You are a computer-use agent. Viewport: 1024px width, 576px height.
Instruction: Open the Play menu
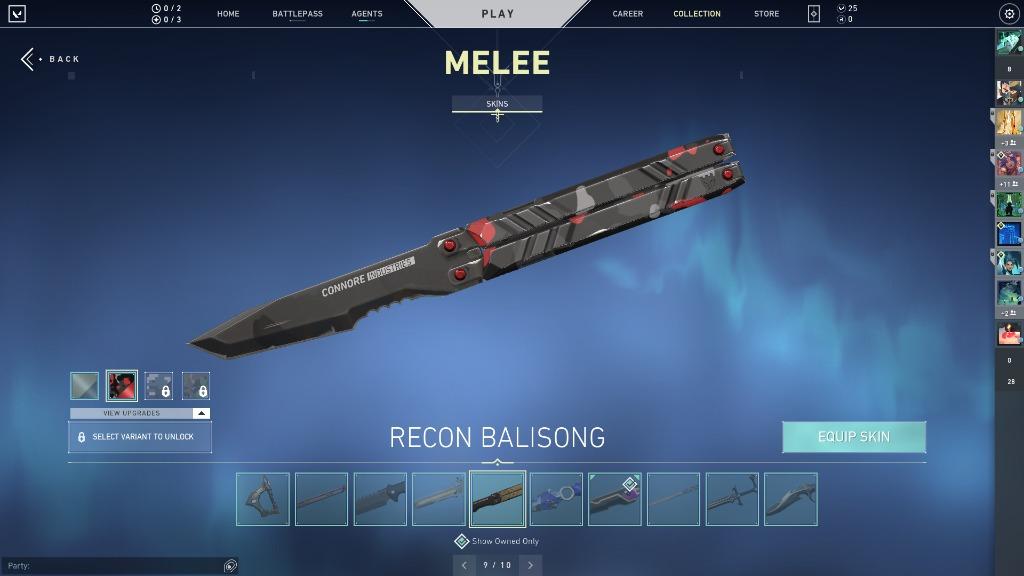pos(497,14)
